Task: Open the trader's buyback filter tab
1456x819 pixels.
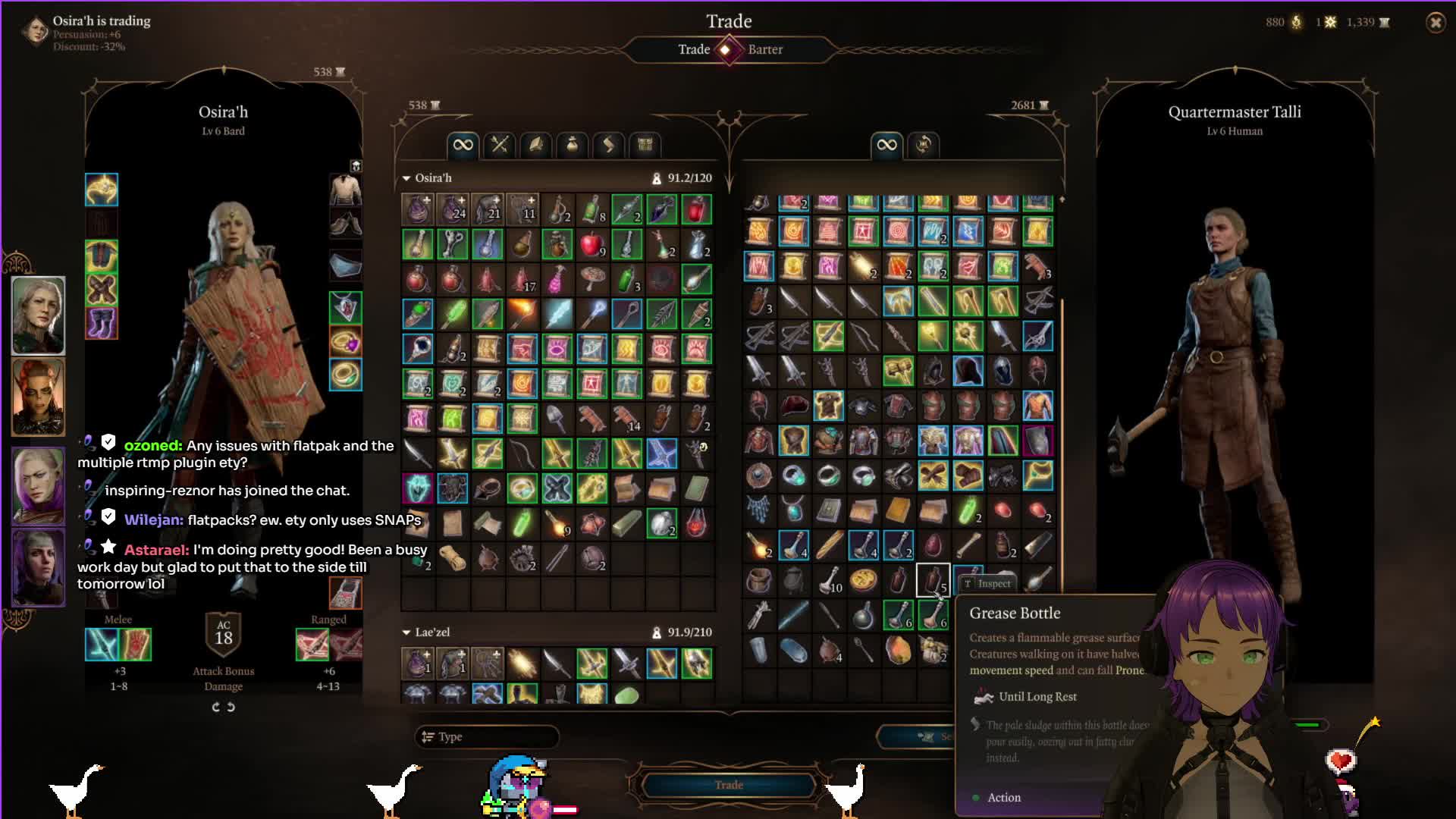Action: [923, 145]
